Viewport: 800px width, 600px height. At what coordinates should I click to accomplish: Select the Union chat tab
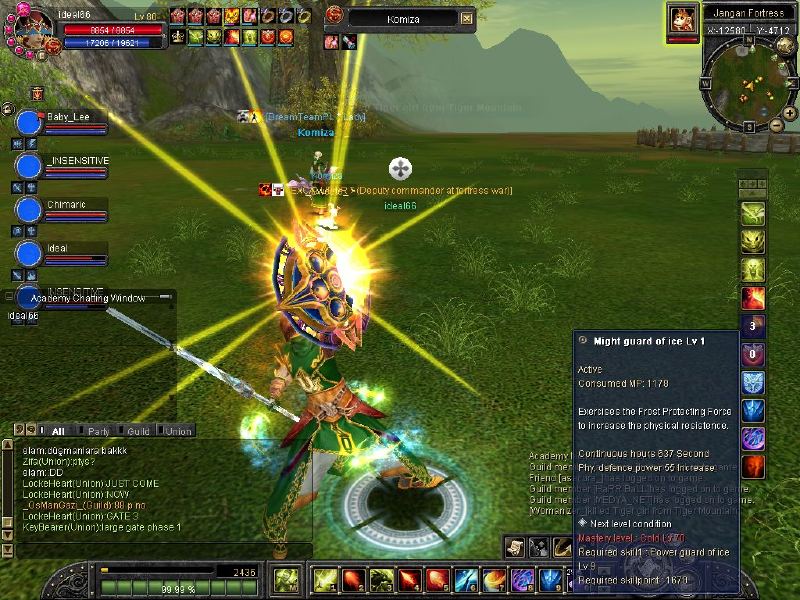(x=178, y=431)
